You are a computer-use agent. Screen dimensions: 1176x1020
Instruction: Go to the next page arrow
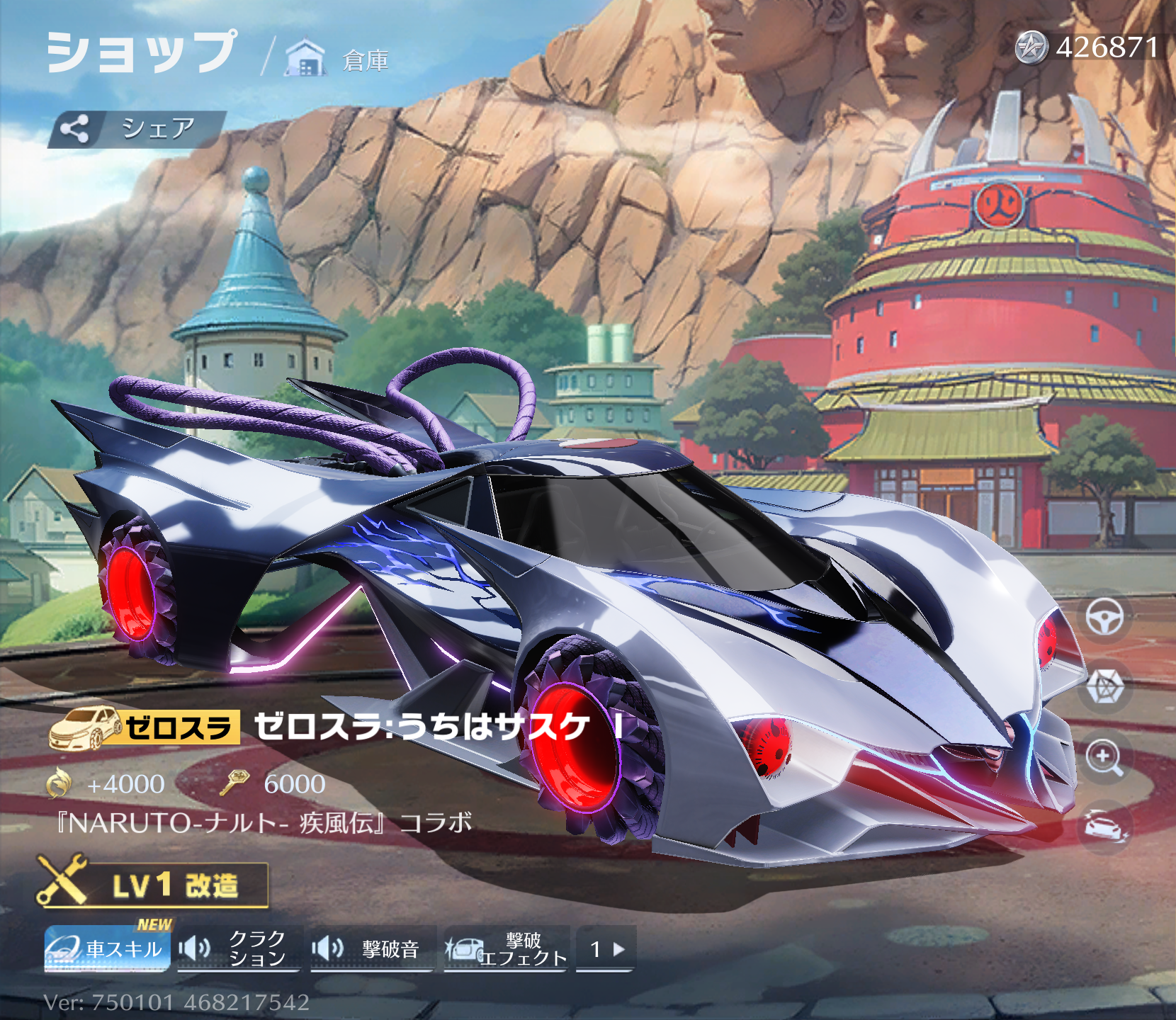pos(606,949)
